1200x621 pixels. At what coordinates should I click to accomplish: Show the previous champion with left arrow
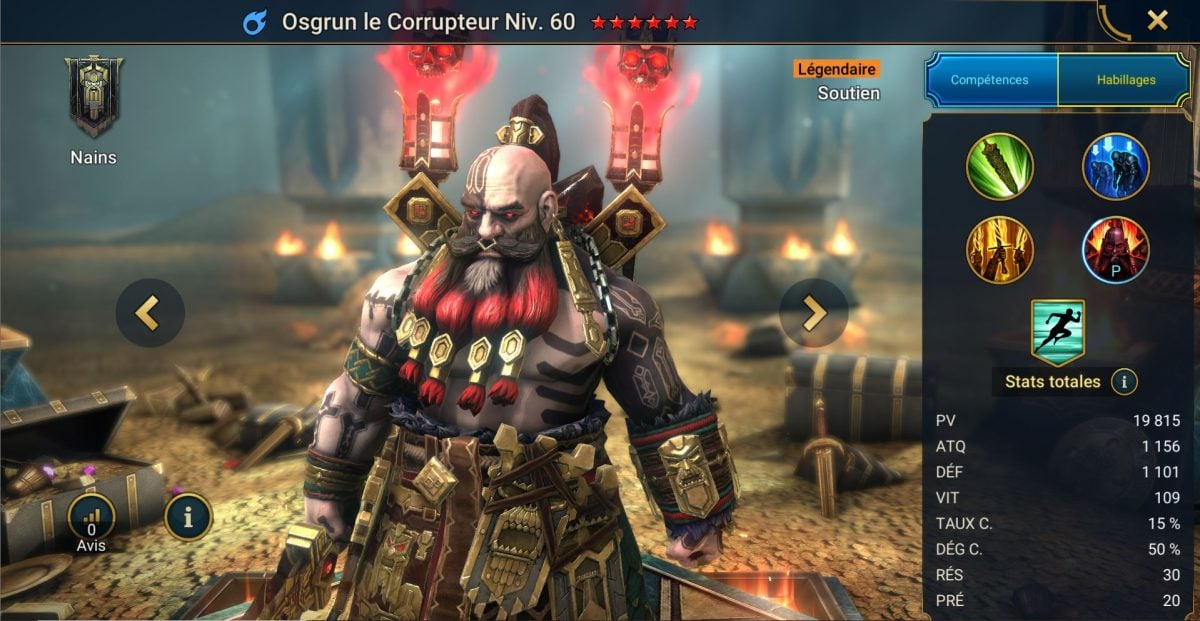pos(149,313)
